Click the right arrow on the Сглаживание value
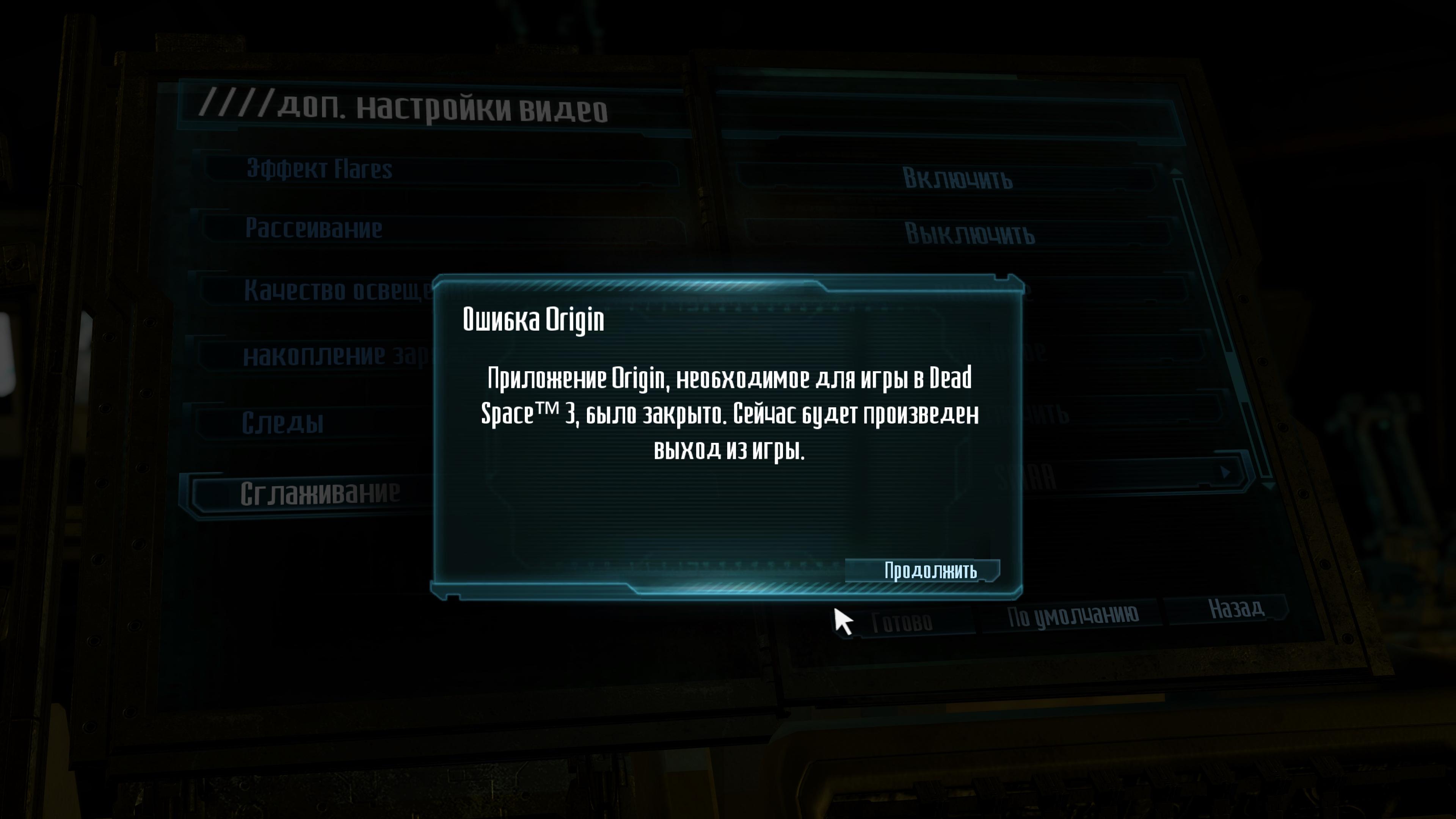 (x=1224, y=472)
